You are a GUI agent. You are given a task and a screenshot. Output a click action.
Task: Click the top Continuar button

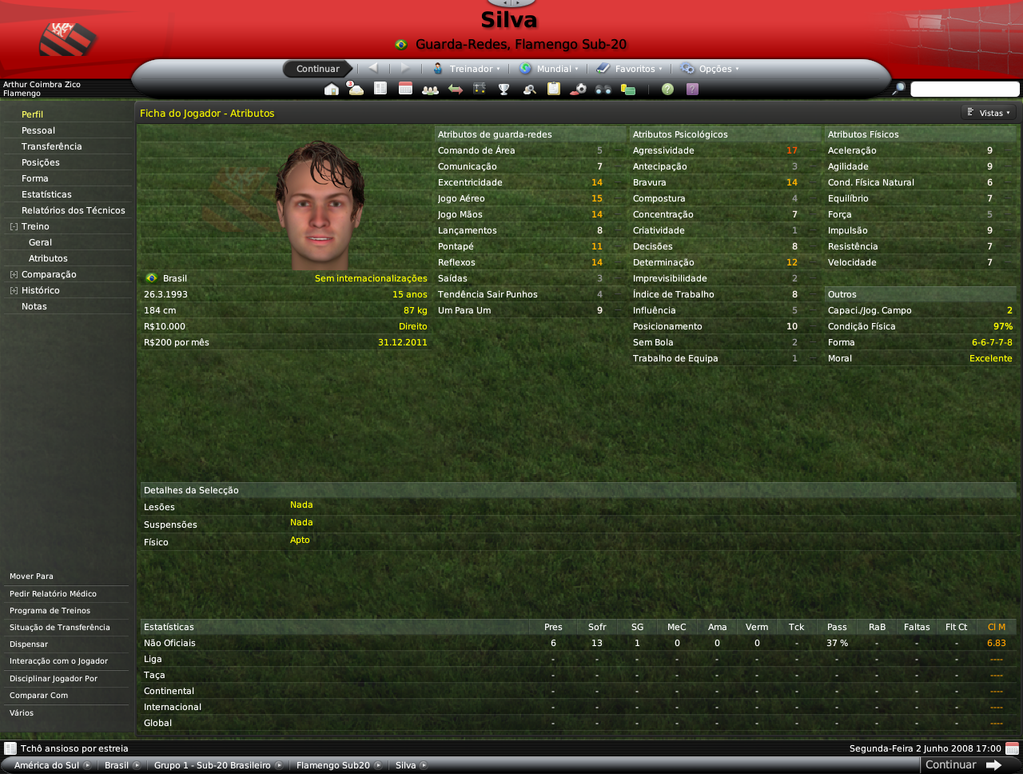(318, 69)
